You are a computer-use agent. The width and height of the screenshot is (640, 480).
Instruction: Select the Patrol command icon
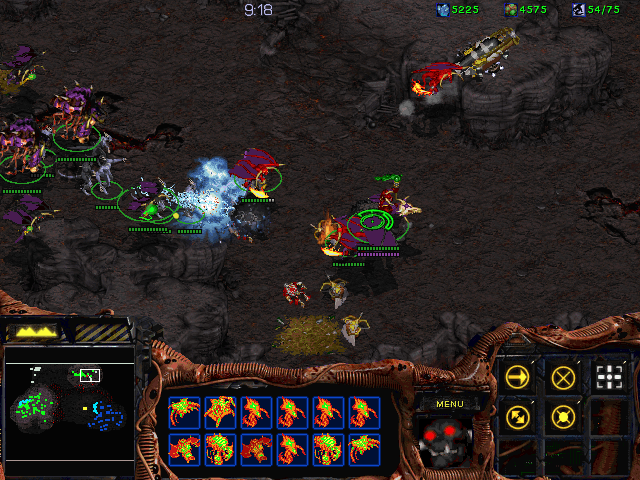[x=518, y=416]
